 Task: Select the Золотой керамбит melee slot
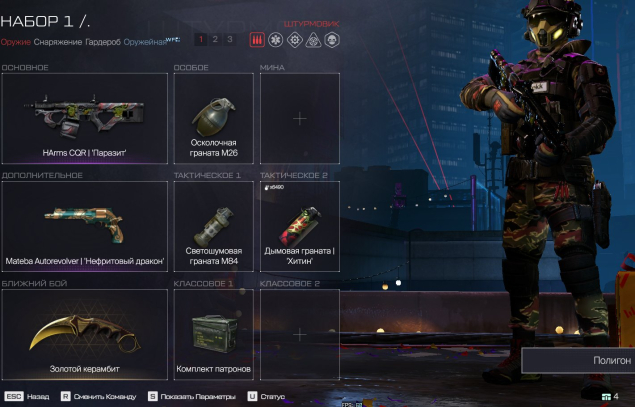[84, 335]
